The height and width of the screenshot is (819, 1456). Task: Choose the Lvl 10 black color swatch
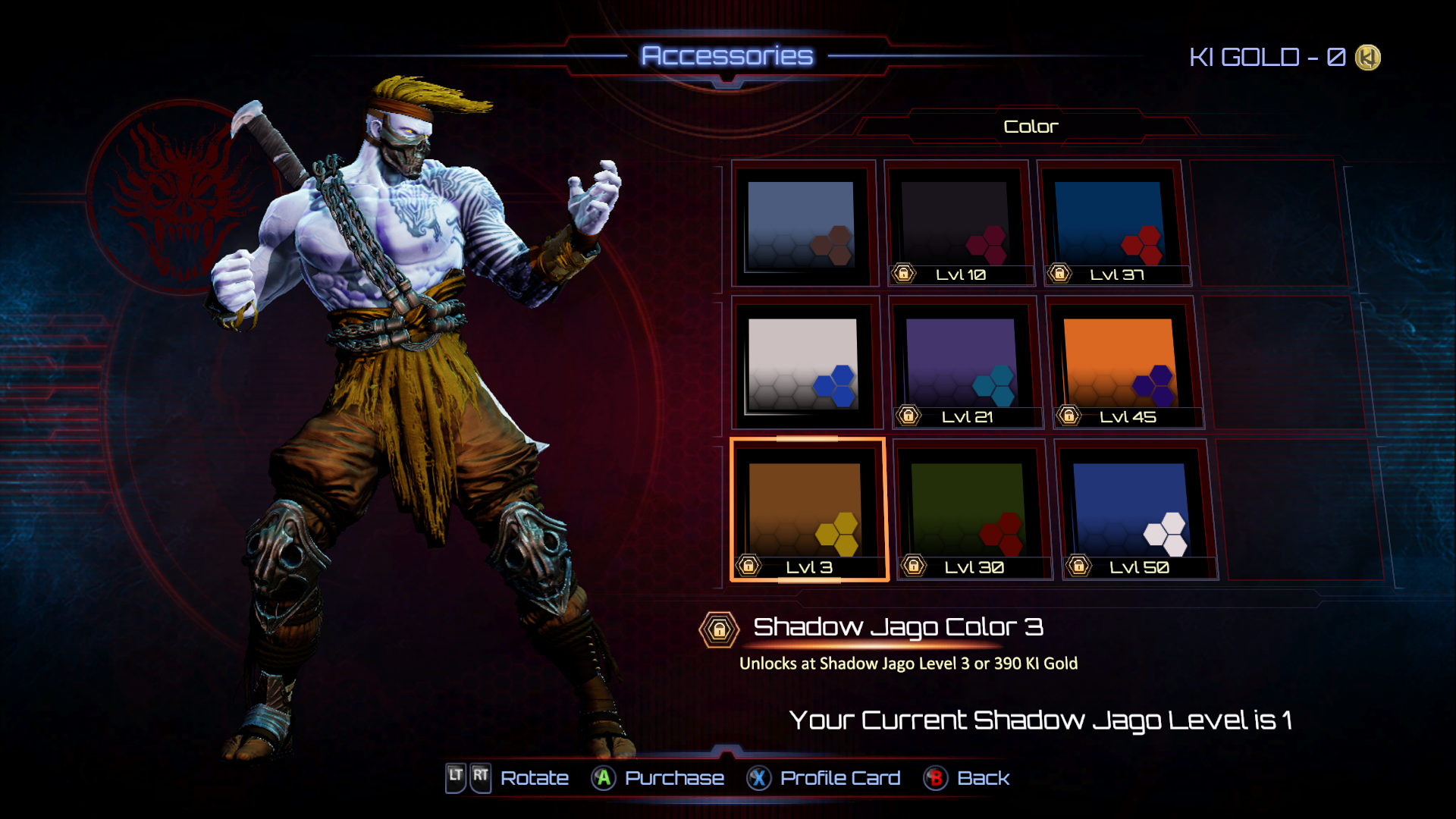coord(958,224)
